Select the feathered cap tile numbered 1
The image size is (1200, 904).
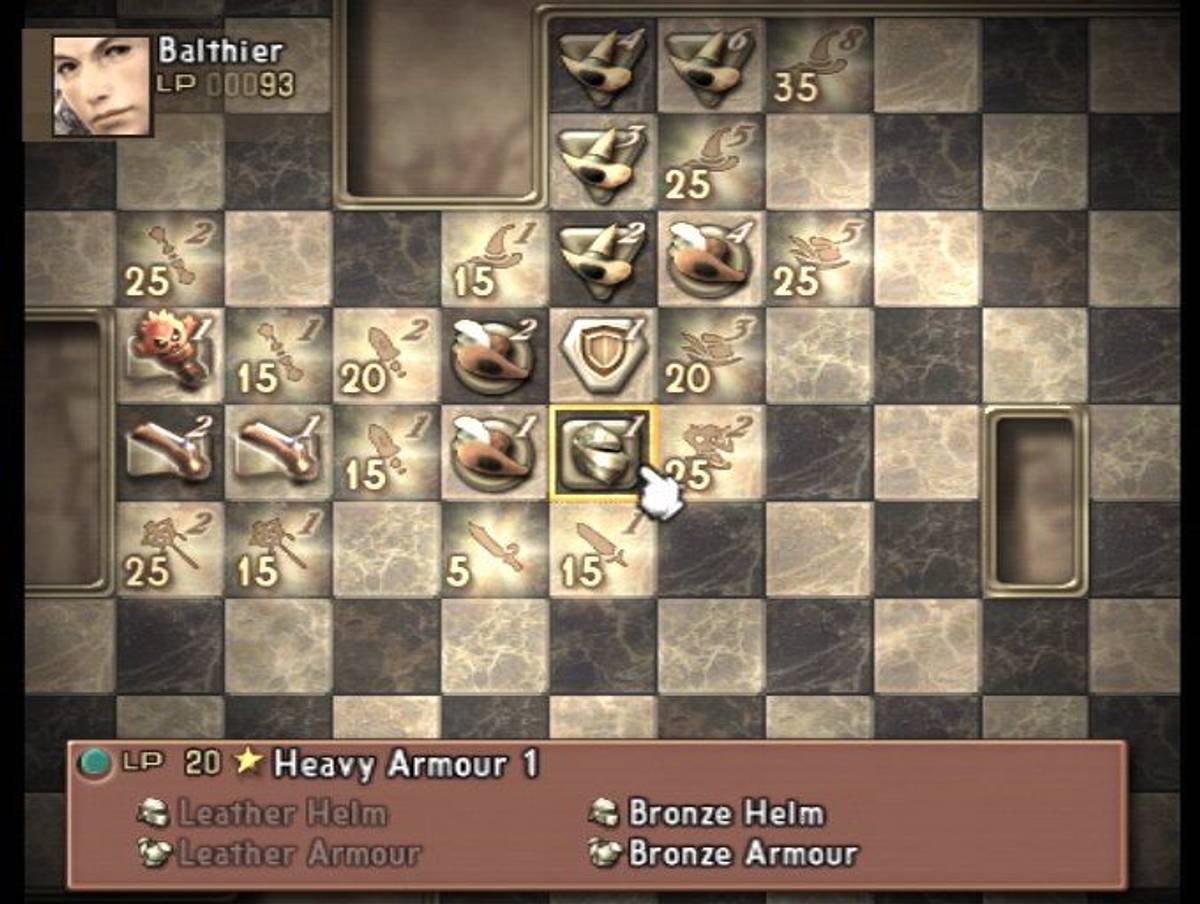click(492, 453)
